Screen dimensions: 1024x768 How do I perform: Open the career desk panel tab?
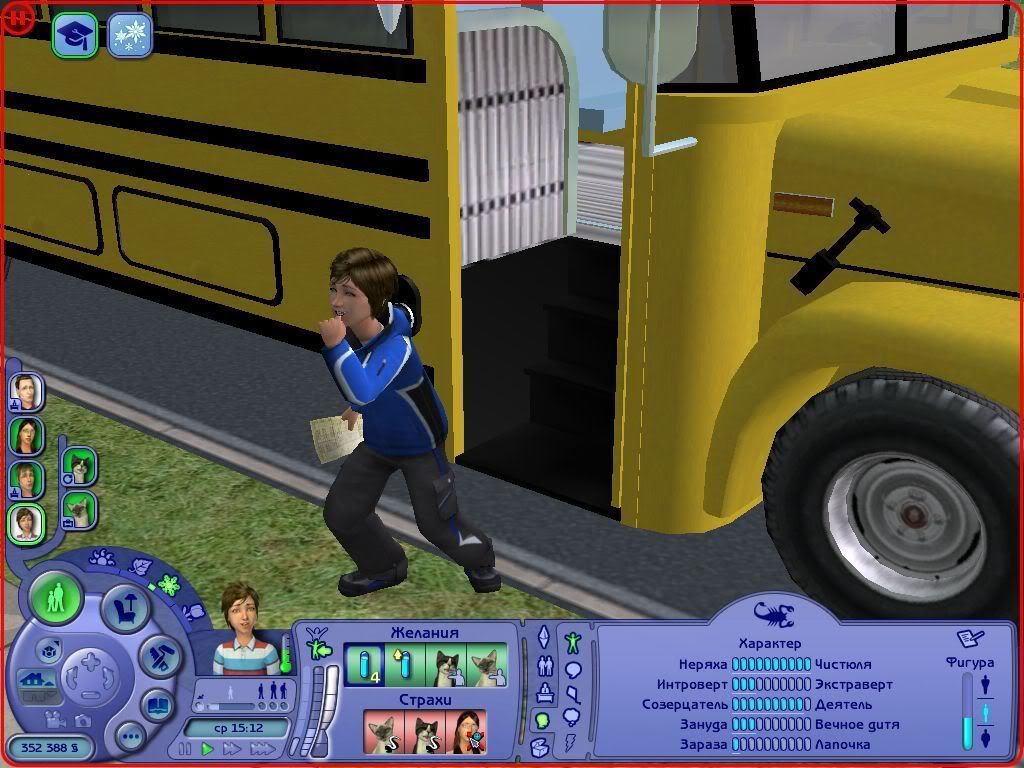tap(544, 692)
